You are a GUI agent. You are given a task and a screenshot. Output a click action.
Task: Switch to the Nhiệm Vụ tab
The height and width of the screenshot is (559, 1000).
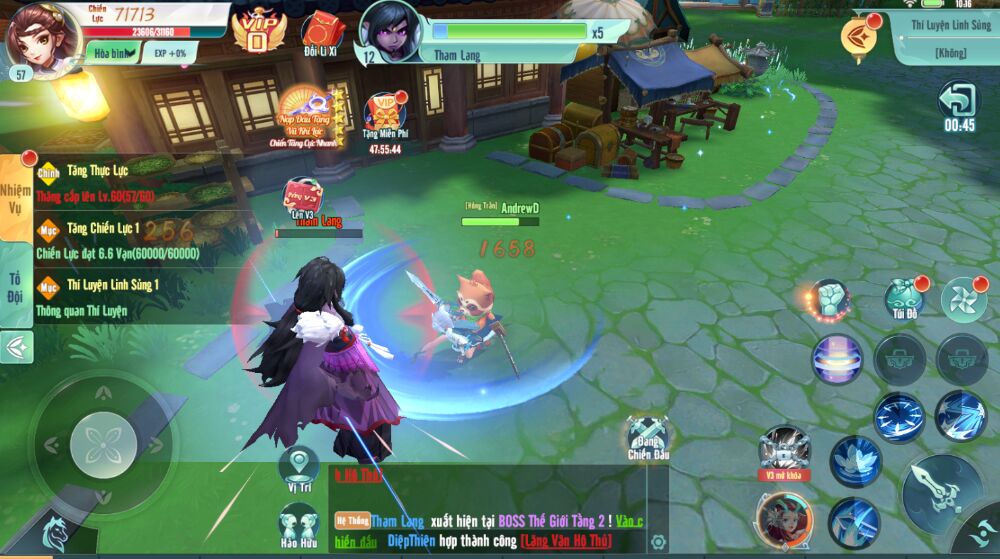16,196
